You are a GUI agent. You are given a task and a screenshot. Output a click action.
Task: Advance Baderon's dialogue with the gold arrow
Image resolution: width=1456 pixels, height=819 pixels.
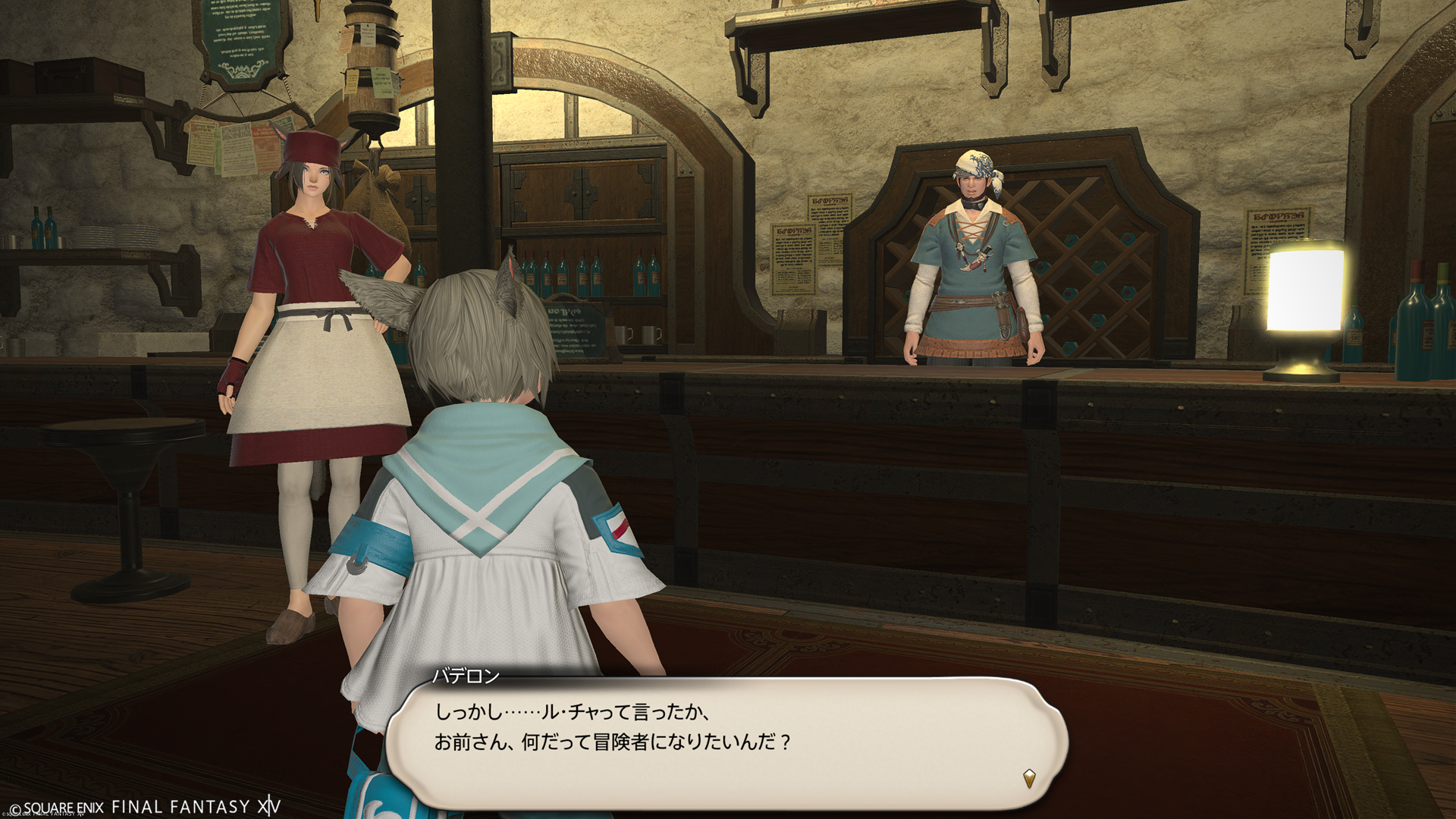pos(1029,778)
